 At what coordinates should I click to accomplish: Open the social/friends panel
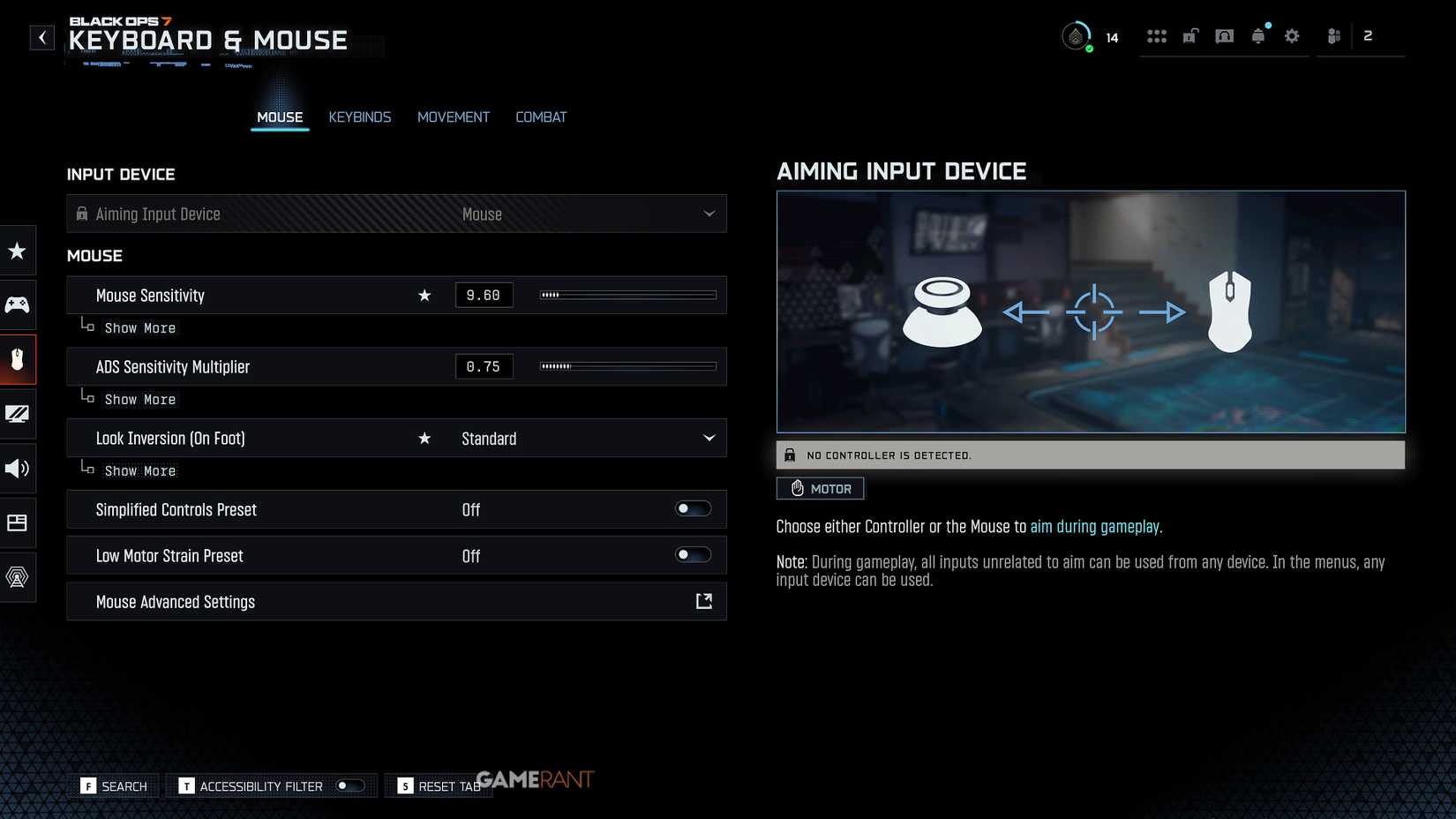(1332, 36)
